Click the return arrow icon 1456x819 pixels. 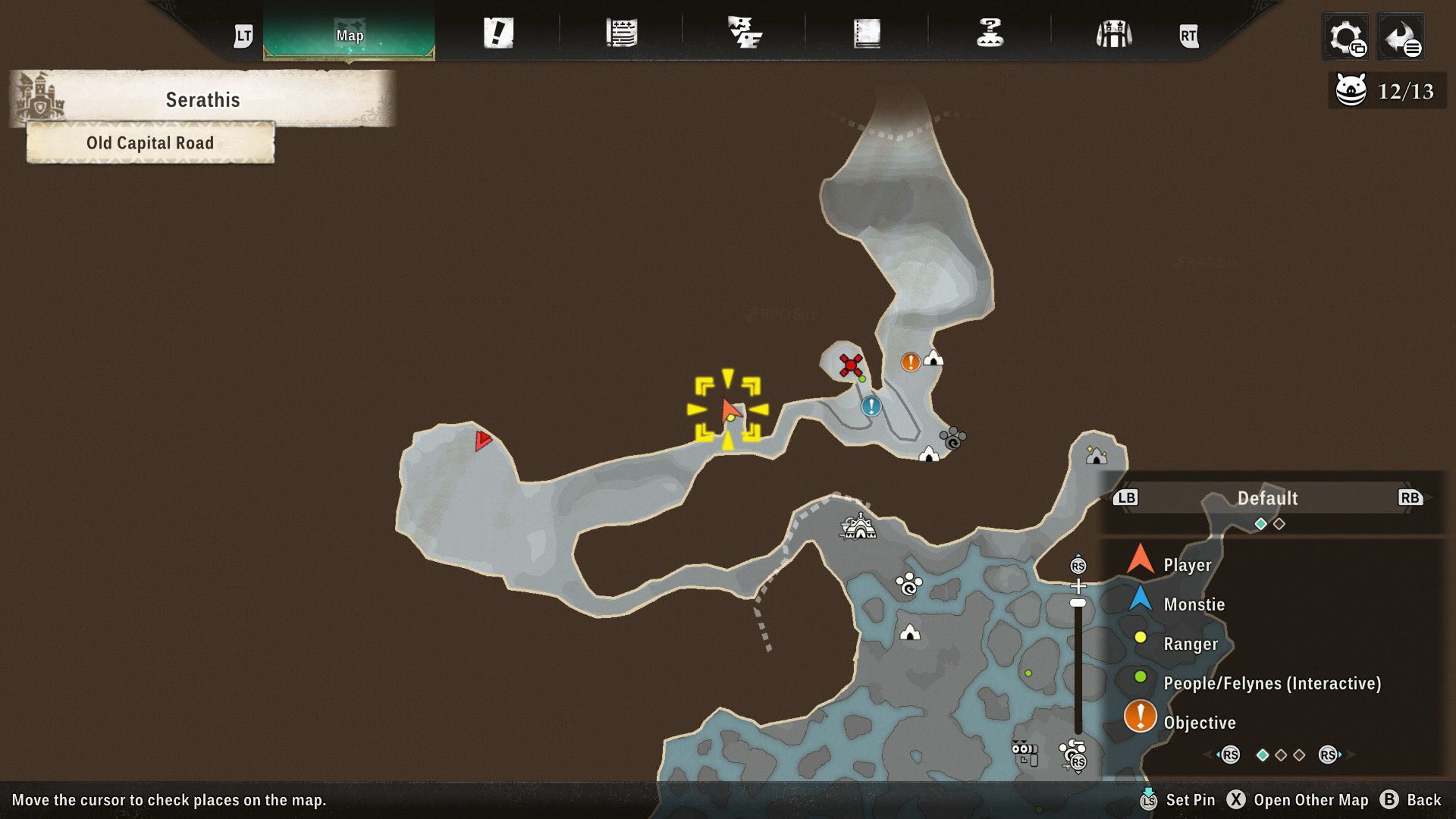[1400, 37]
